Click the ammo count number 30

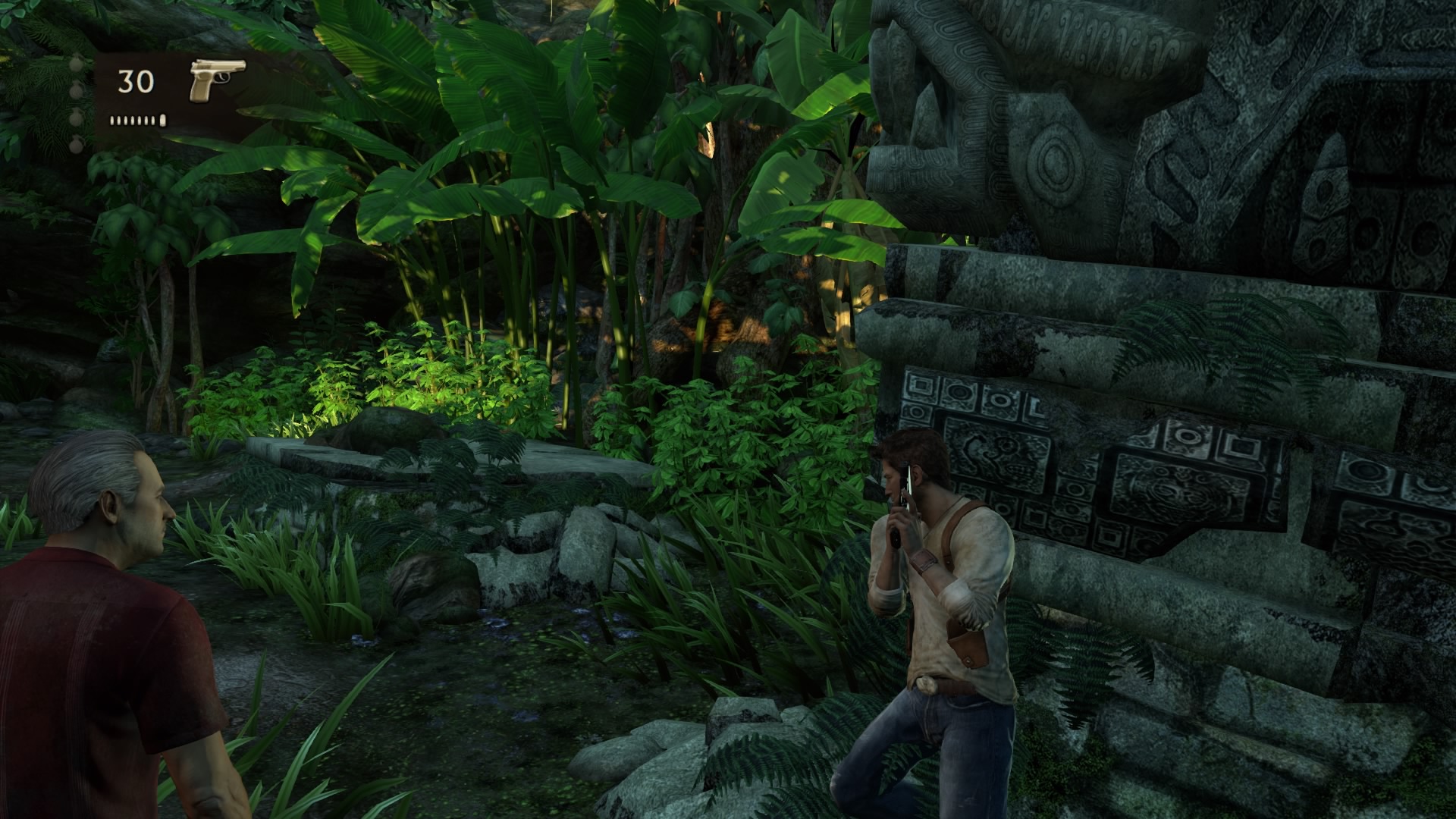click(134, 82)
